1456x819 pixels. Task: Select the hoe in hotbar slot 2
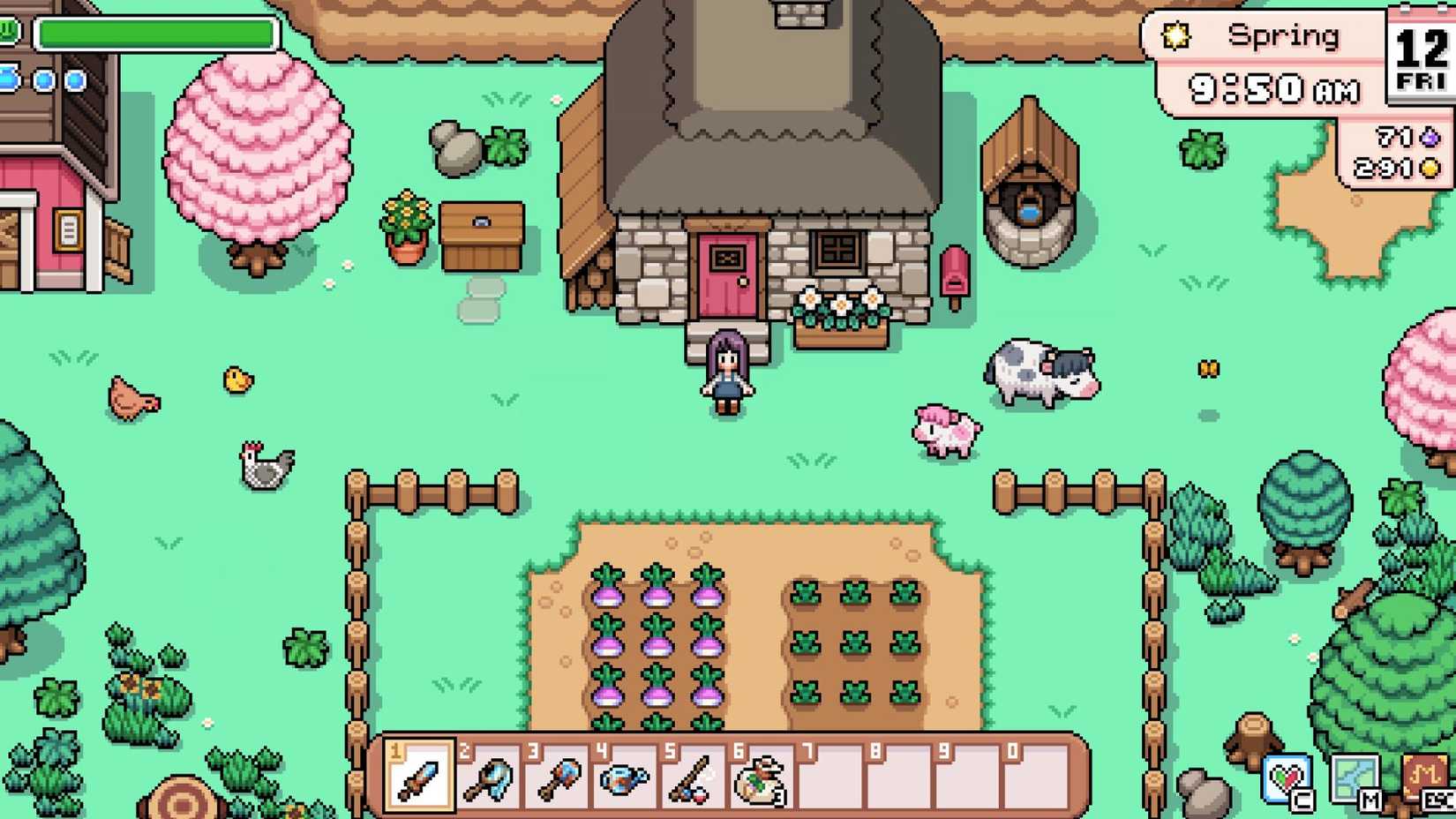point(490,780)
